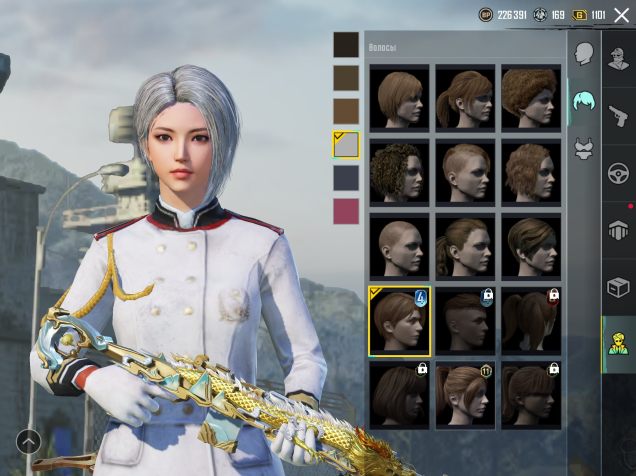Open the pistol weapon skins tab
636x476 pixels.
coord(618,115)
